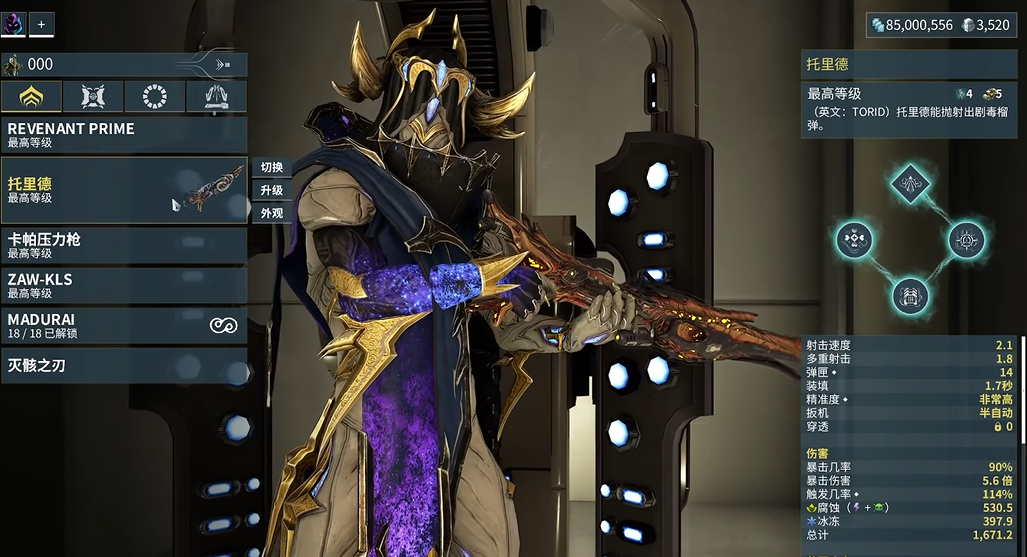Select the Revenant Prime warframe row
The image size is (1027, 557).
click(123, 134)
